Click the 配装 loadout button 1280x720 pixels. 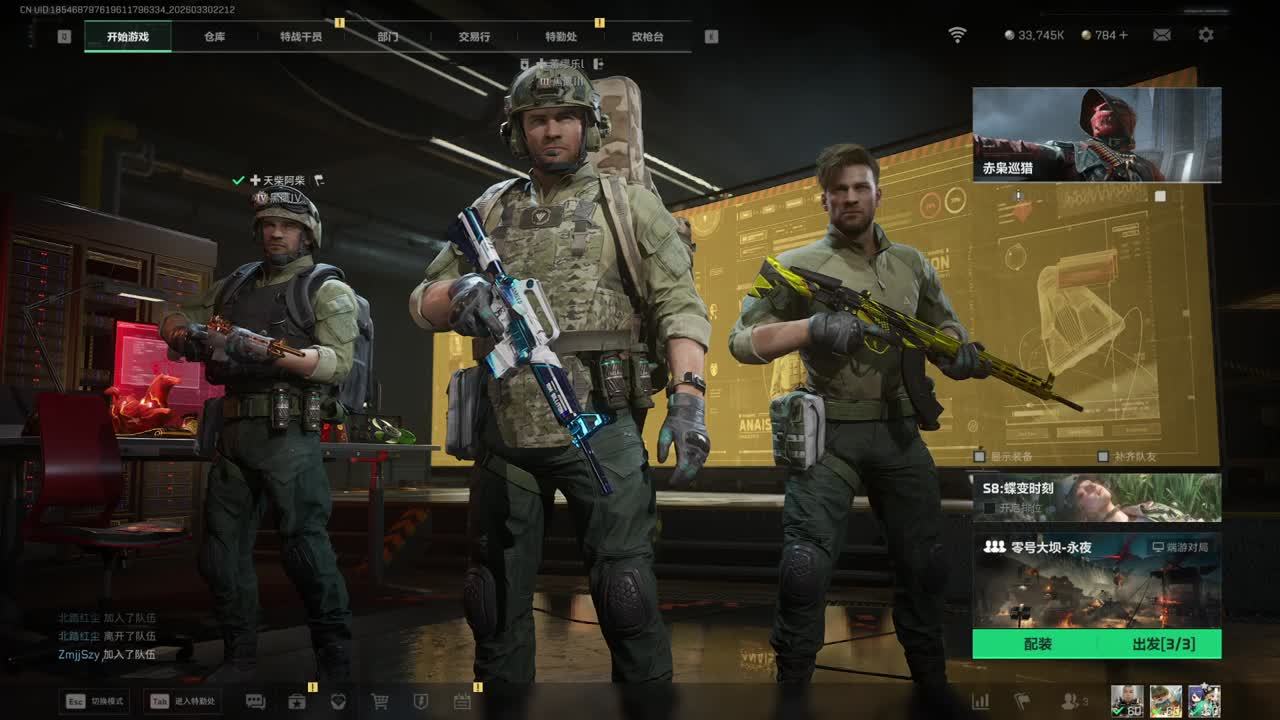pyautogui.click(x=1037, y=644)
